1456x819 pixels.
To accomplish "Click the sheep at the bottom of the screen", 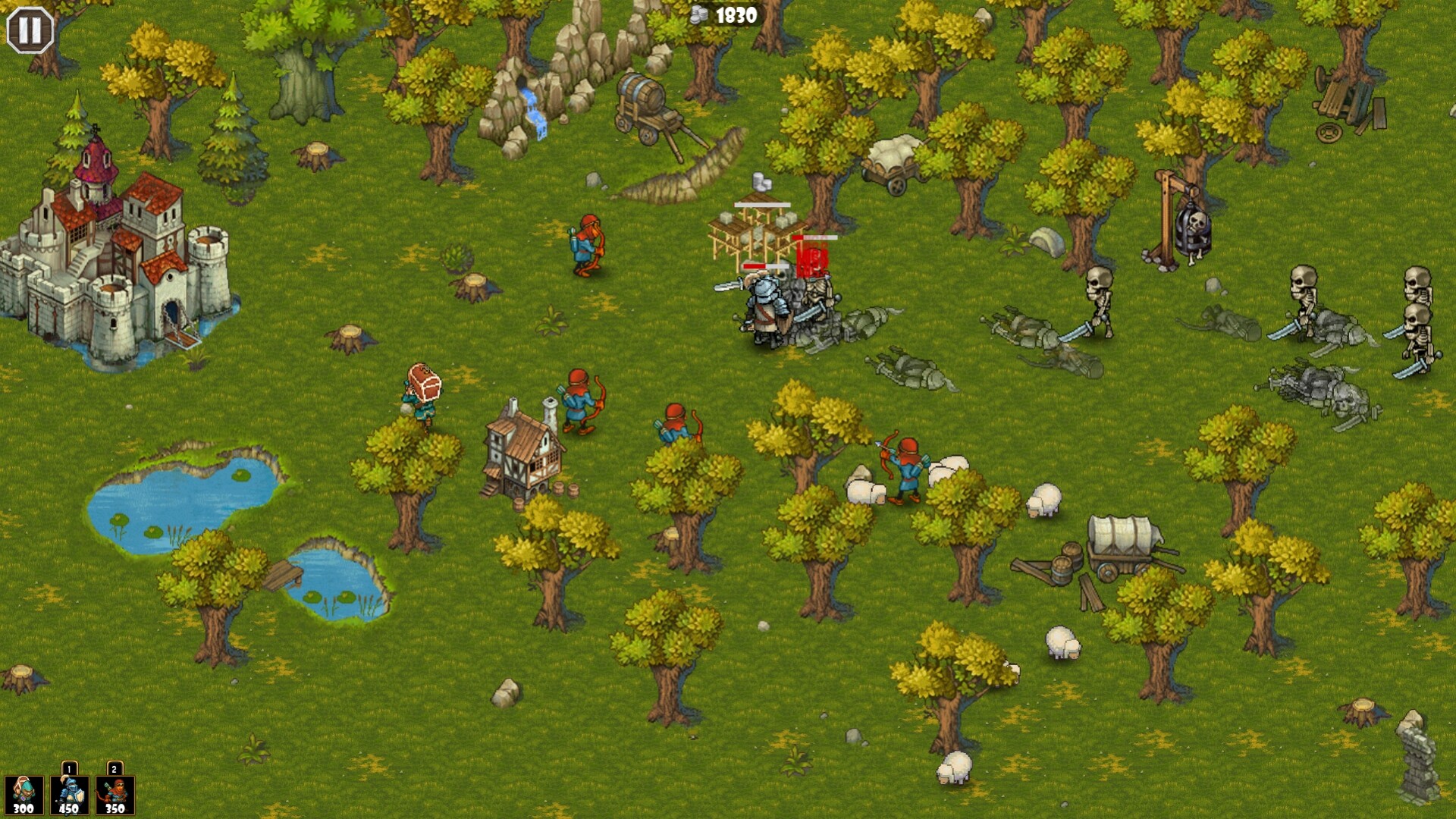I will pos(954,770).
